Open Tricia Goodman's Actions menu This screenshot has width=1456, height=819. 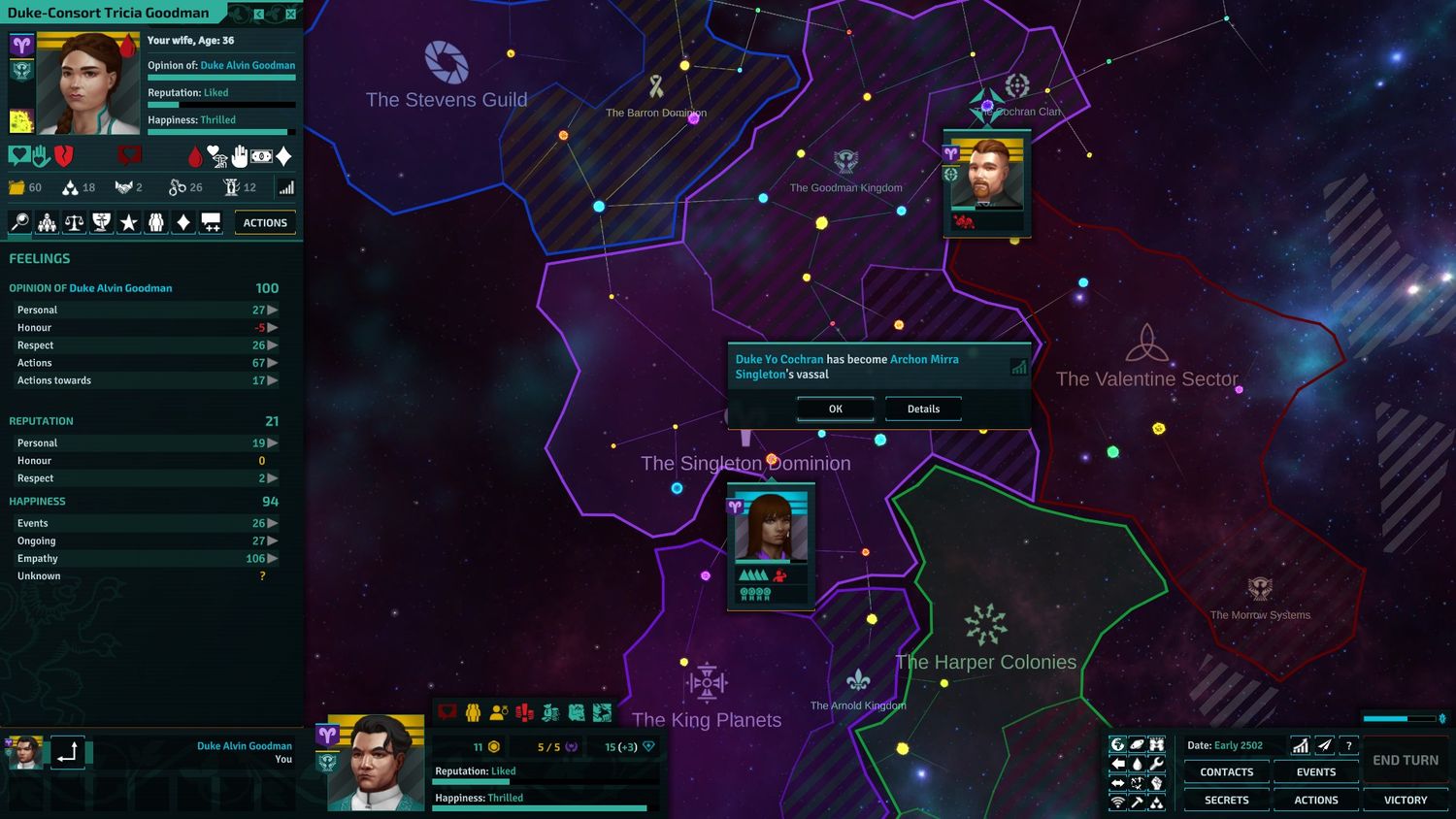(265, 223)
